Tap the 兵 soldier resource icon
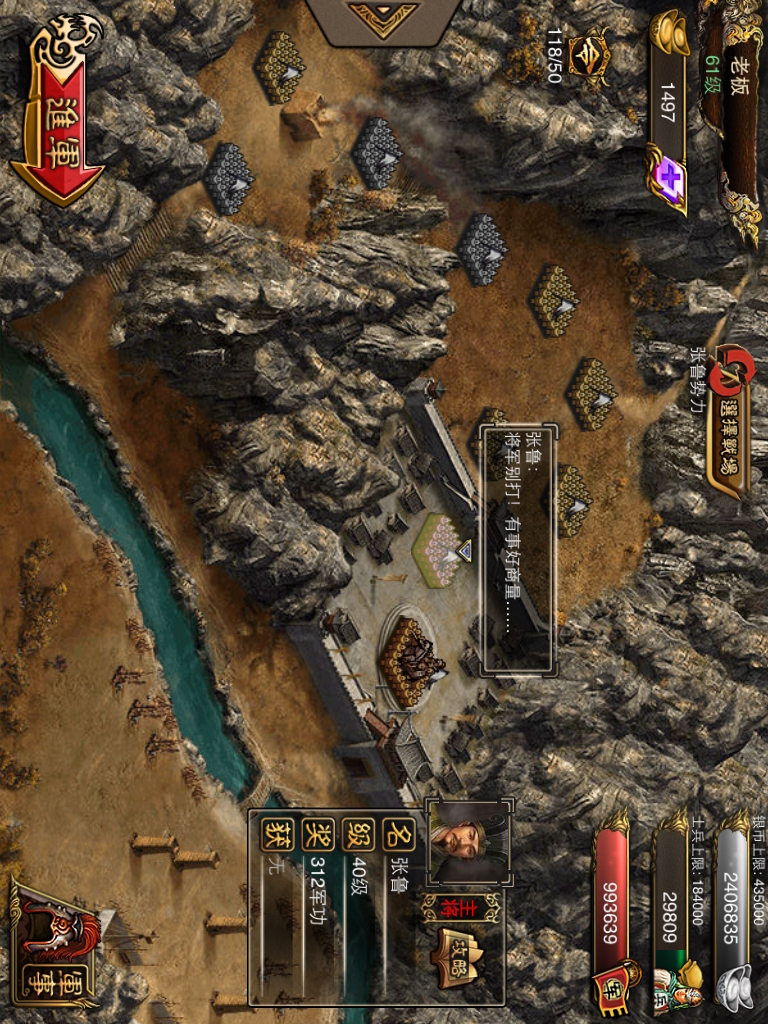 point(676,985)
